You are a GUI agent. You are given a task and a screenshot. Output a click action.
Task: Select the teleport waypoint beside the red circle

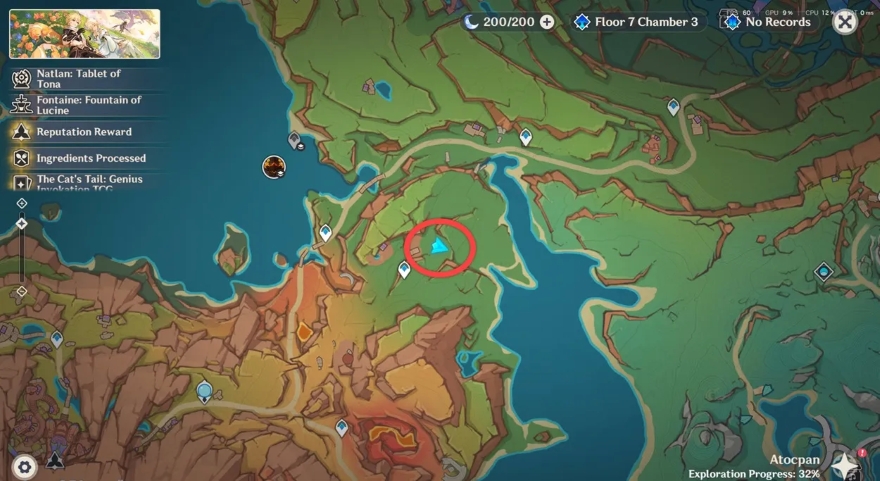[404, 269]
